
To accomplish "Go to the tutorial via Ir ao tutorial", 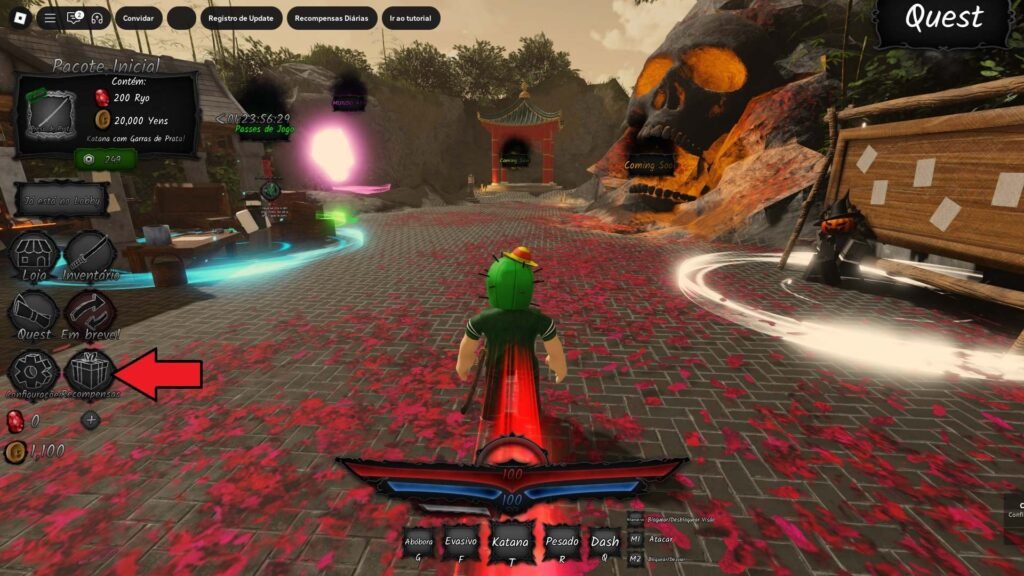I will click(410, 18).
